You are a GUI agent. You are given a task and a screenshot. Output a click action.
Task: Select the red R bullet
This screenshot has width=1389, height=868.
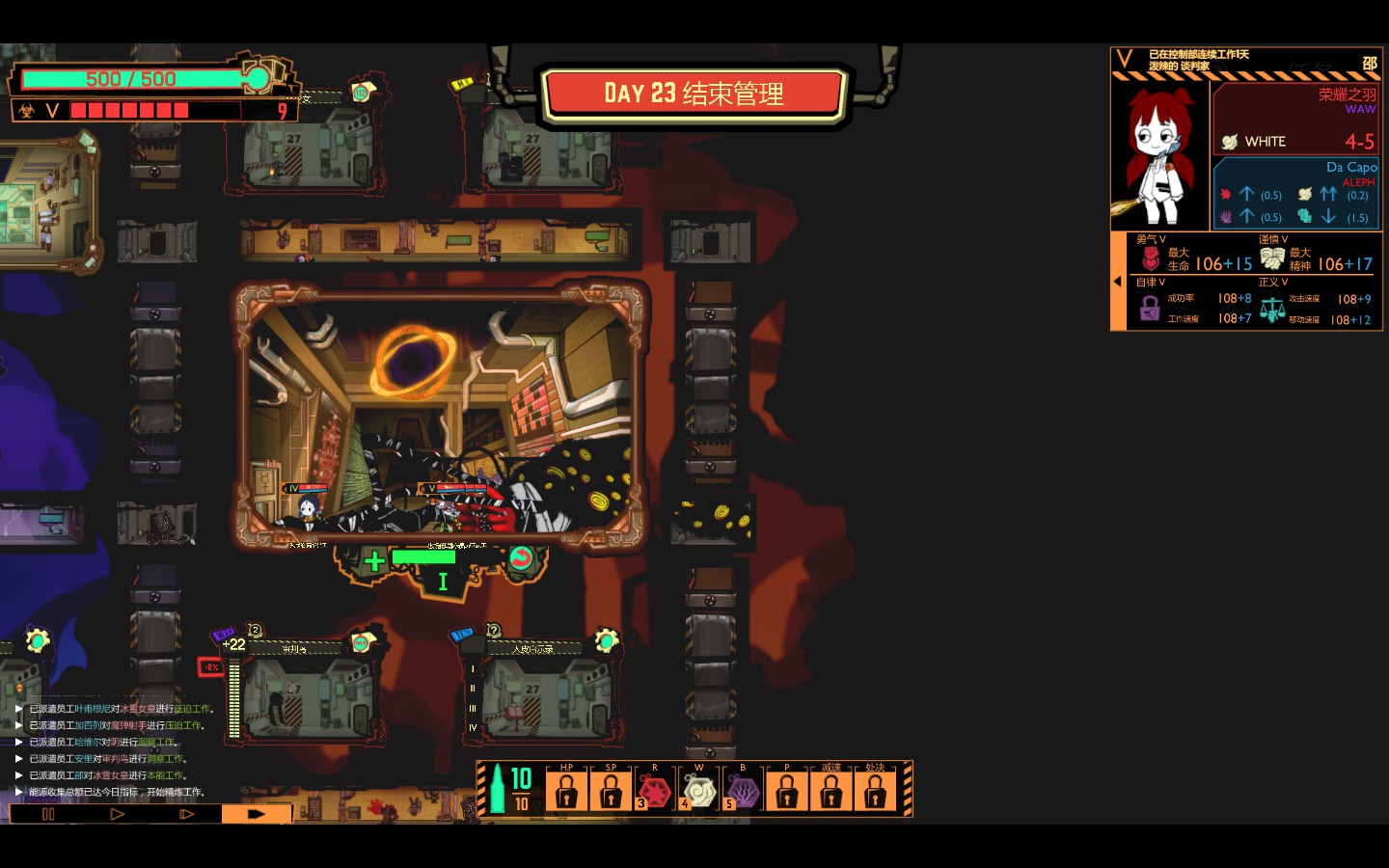656,792
